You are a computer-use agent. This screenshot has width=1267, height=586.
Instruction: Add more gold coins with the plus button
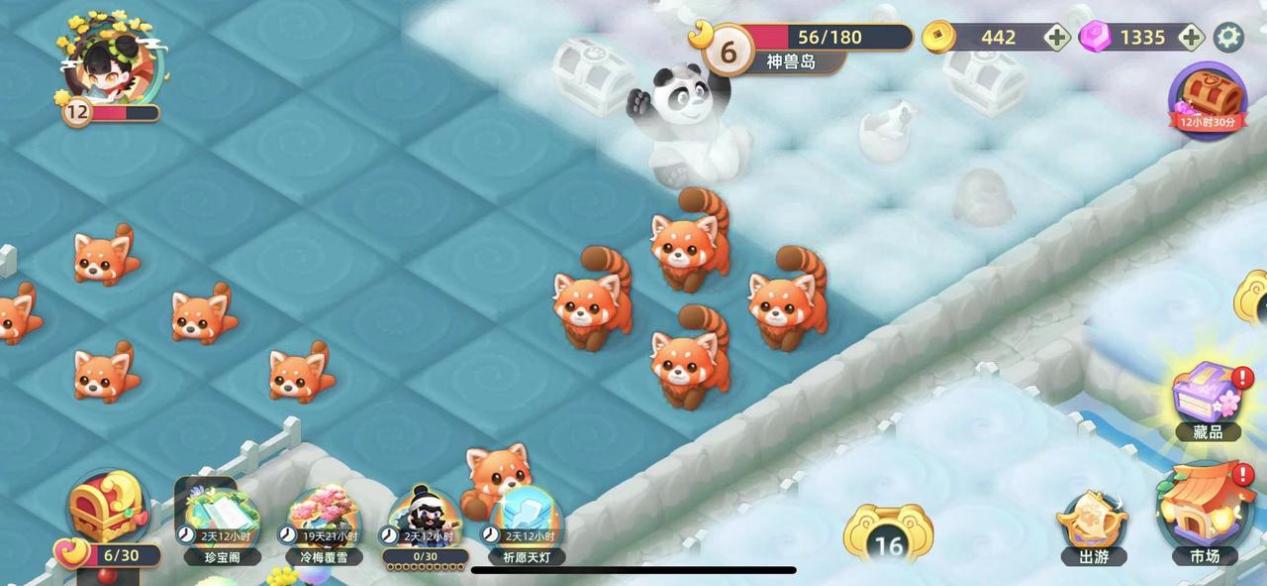click(x=1057, y=38)
